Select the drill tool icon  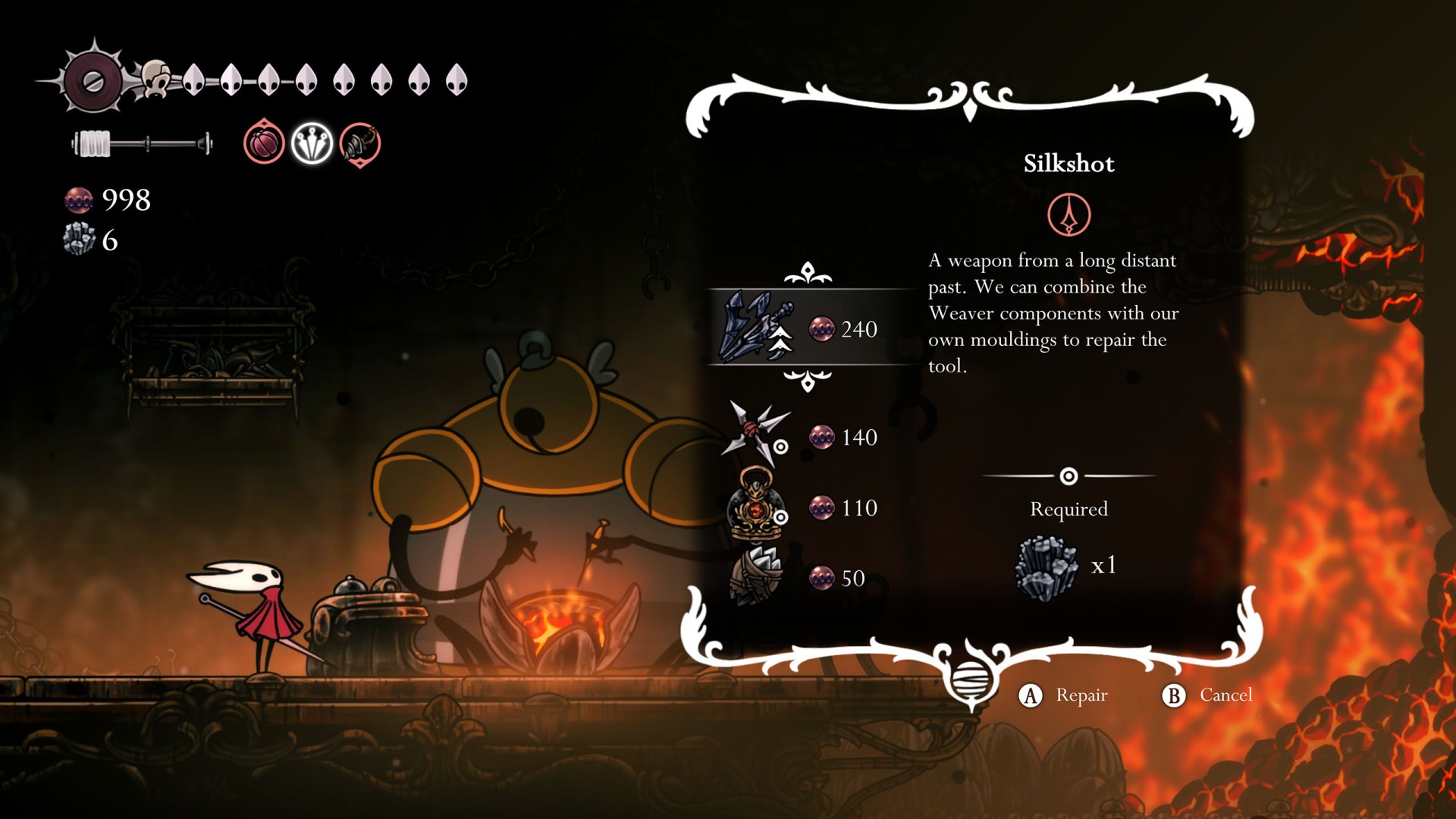[360, 143]
